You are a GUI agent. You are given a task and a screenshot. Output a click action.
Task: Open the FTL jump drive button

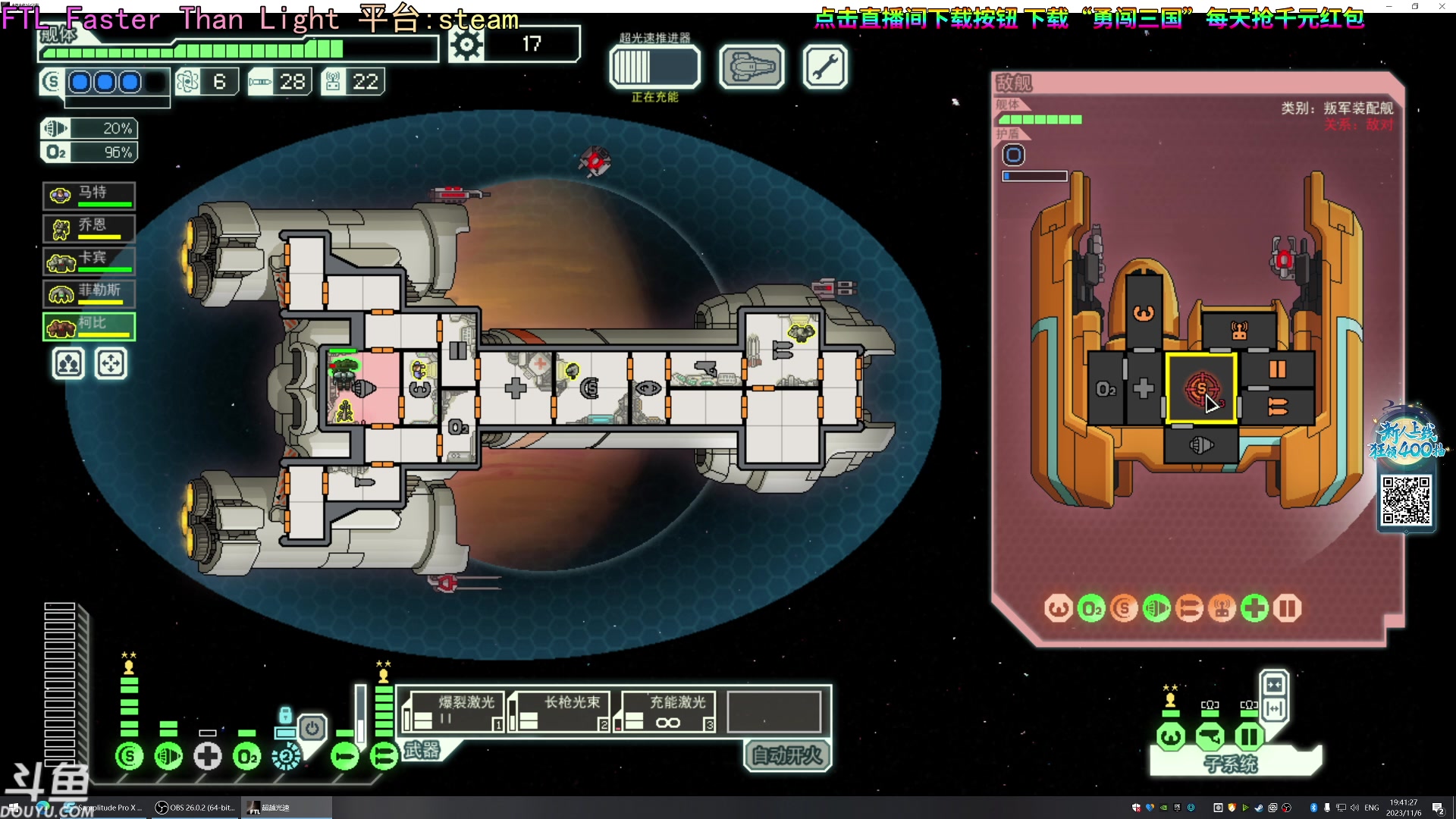pos(654,67)
